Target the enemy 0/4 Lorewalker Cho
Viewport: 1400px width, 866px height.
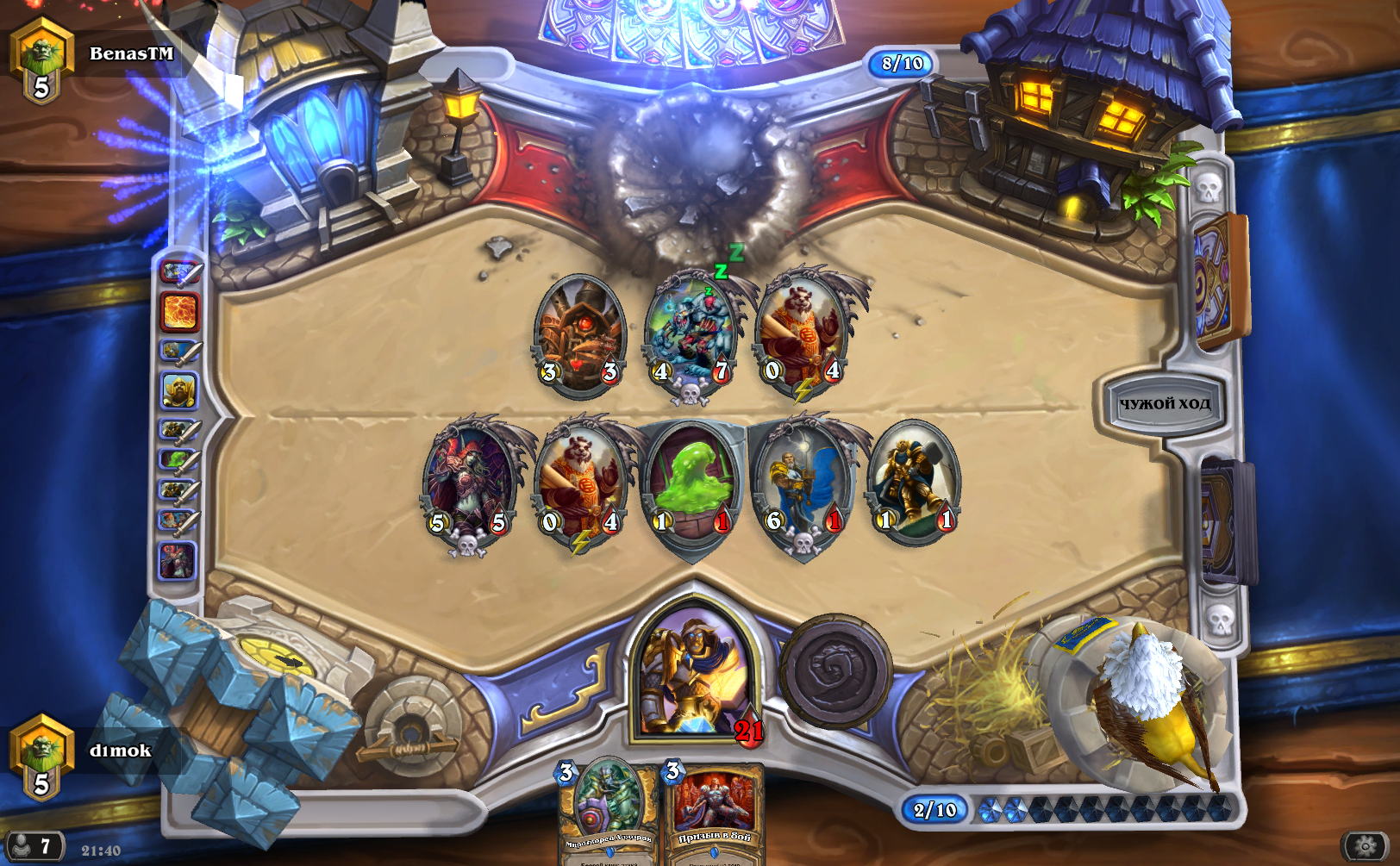click(802, 331)
